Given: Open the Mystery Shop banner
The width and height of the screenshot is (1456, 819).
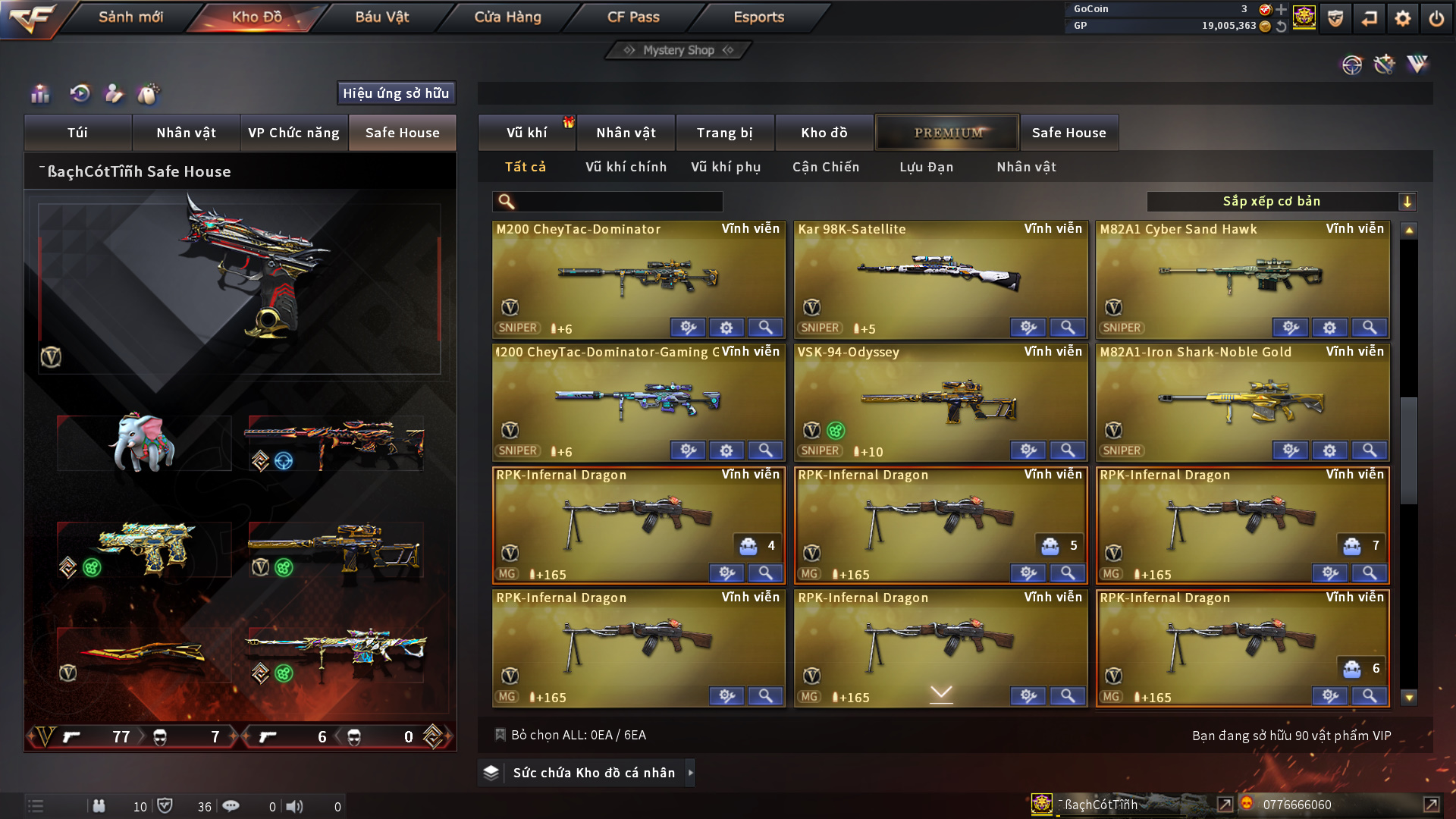Looking at the screenshot, I should coord(679,50).
